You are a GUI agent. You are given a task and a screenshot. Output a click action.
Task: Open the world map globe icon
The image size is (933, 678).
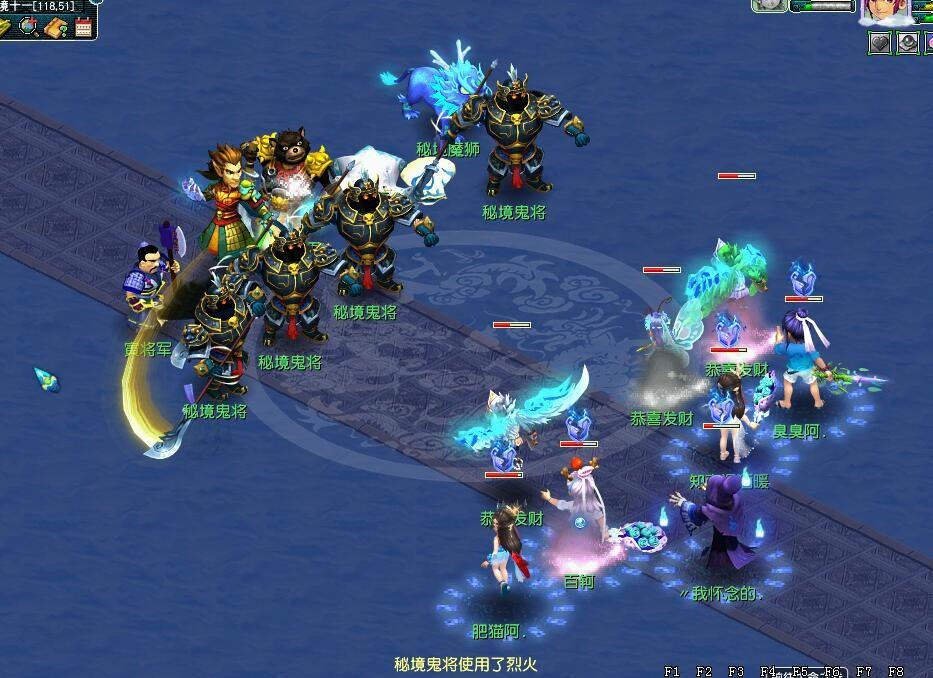(30, 27)
